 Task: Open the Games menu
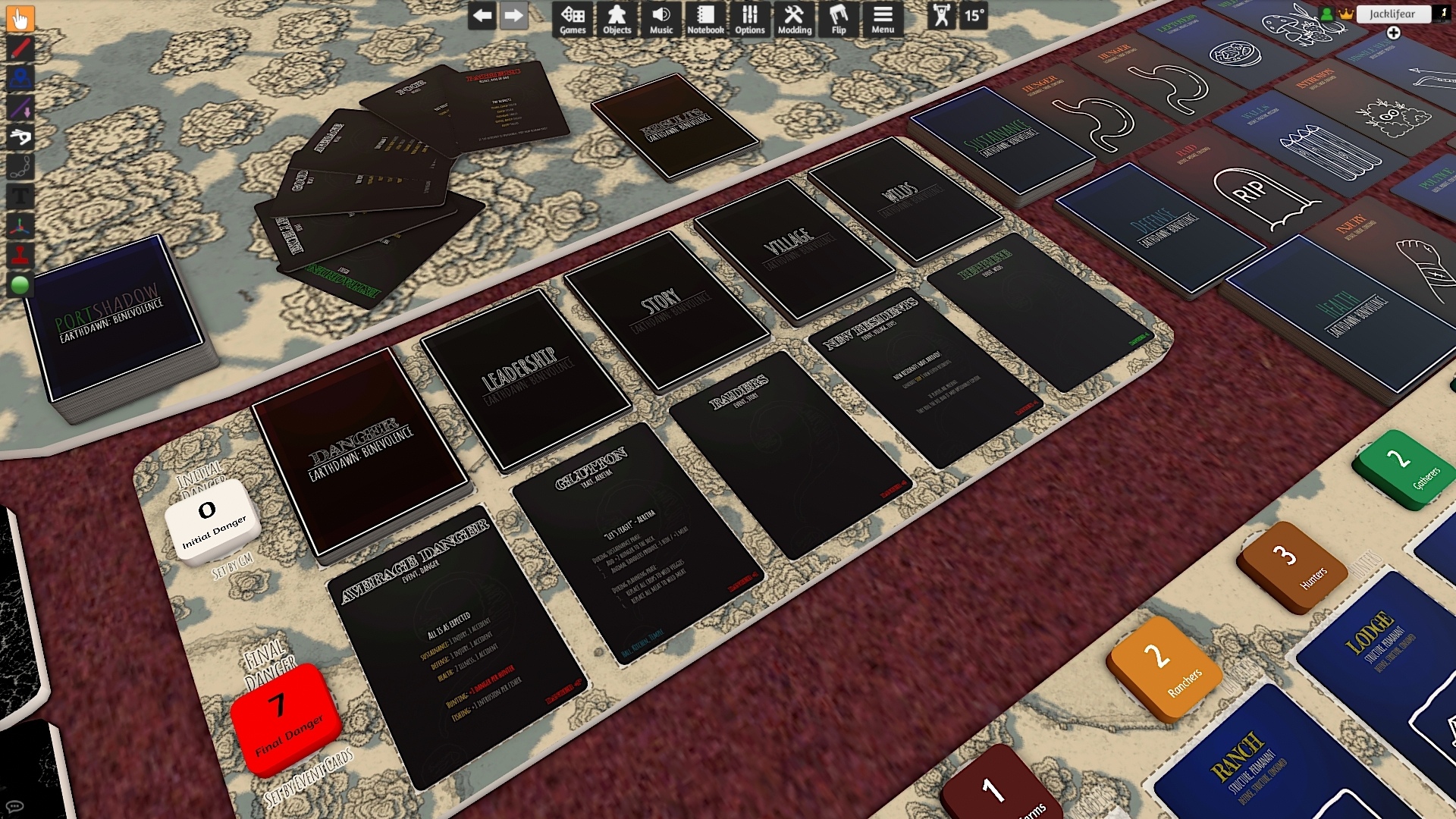coord(573,19)
